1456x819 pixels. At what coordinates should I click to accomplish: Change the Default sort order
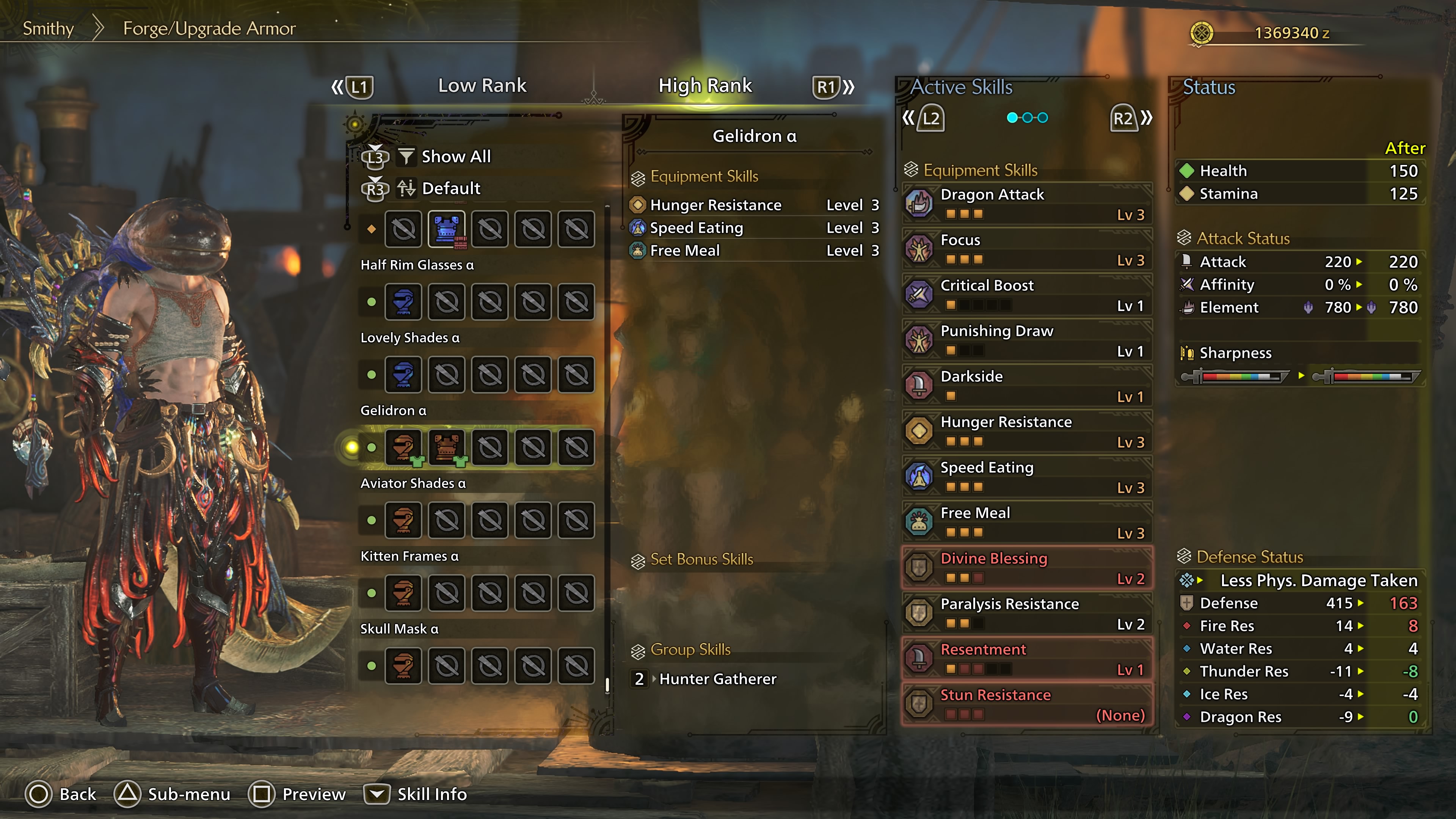pos(450,188)
